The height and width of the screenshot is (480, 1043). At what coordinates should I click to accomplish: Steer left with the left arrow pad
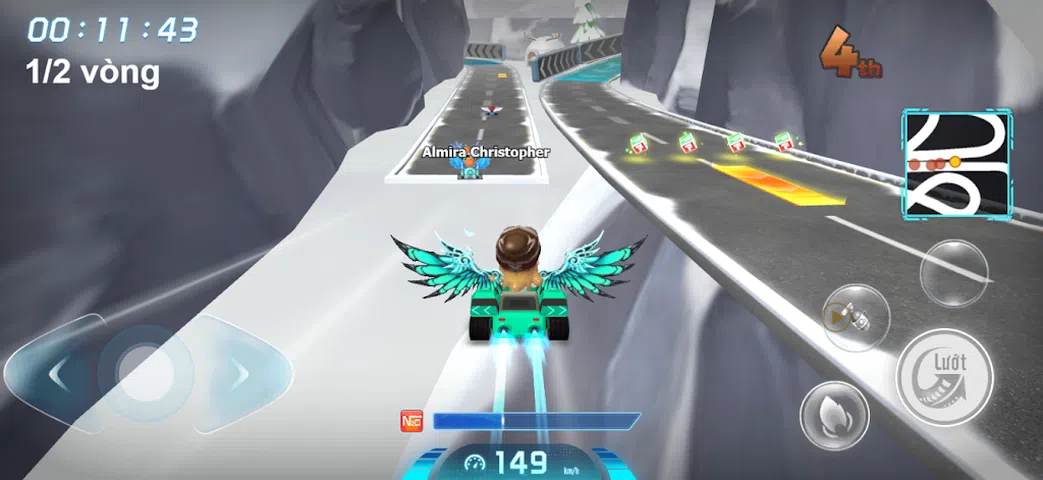point(57,374)
